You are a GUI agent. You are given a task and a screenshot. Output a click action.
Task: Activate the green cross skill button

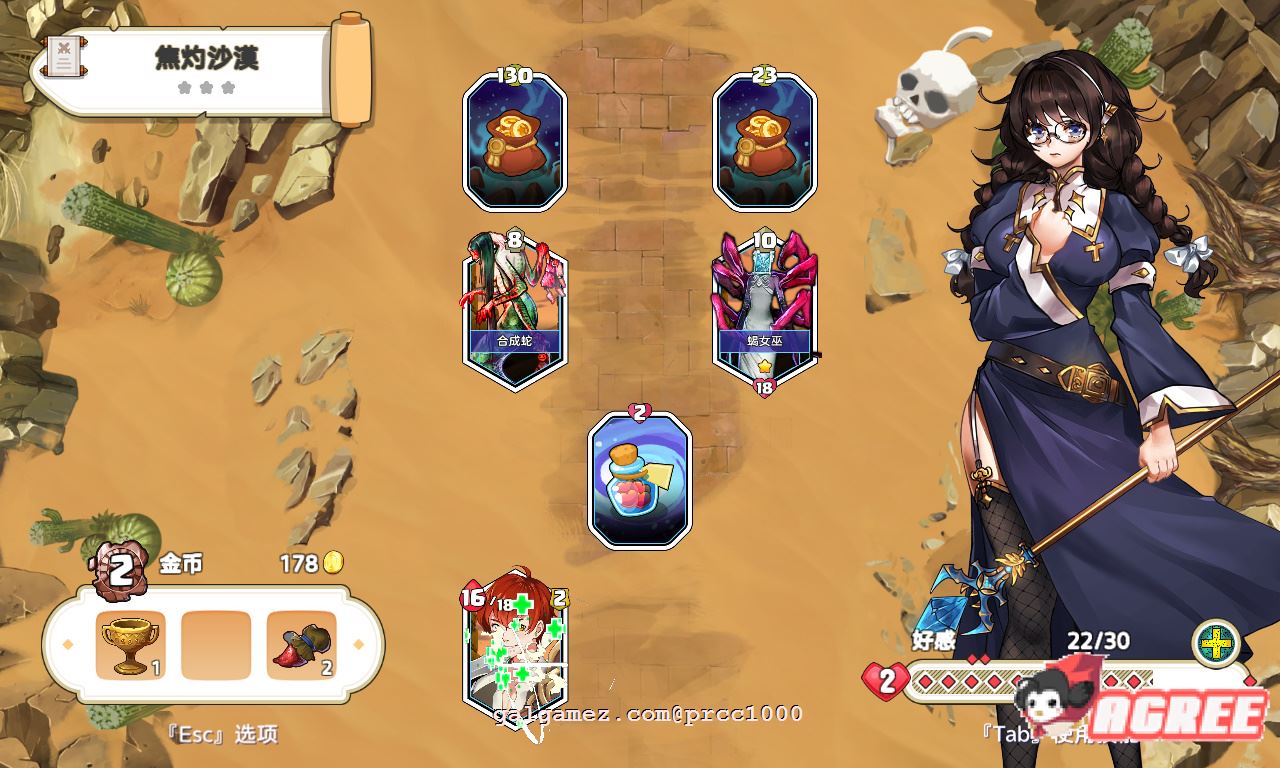(x=1216, y=643)
